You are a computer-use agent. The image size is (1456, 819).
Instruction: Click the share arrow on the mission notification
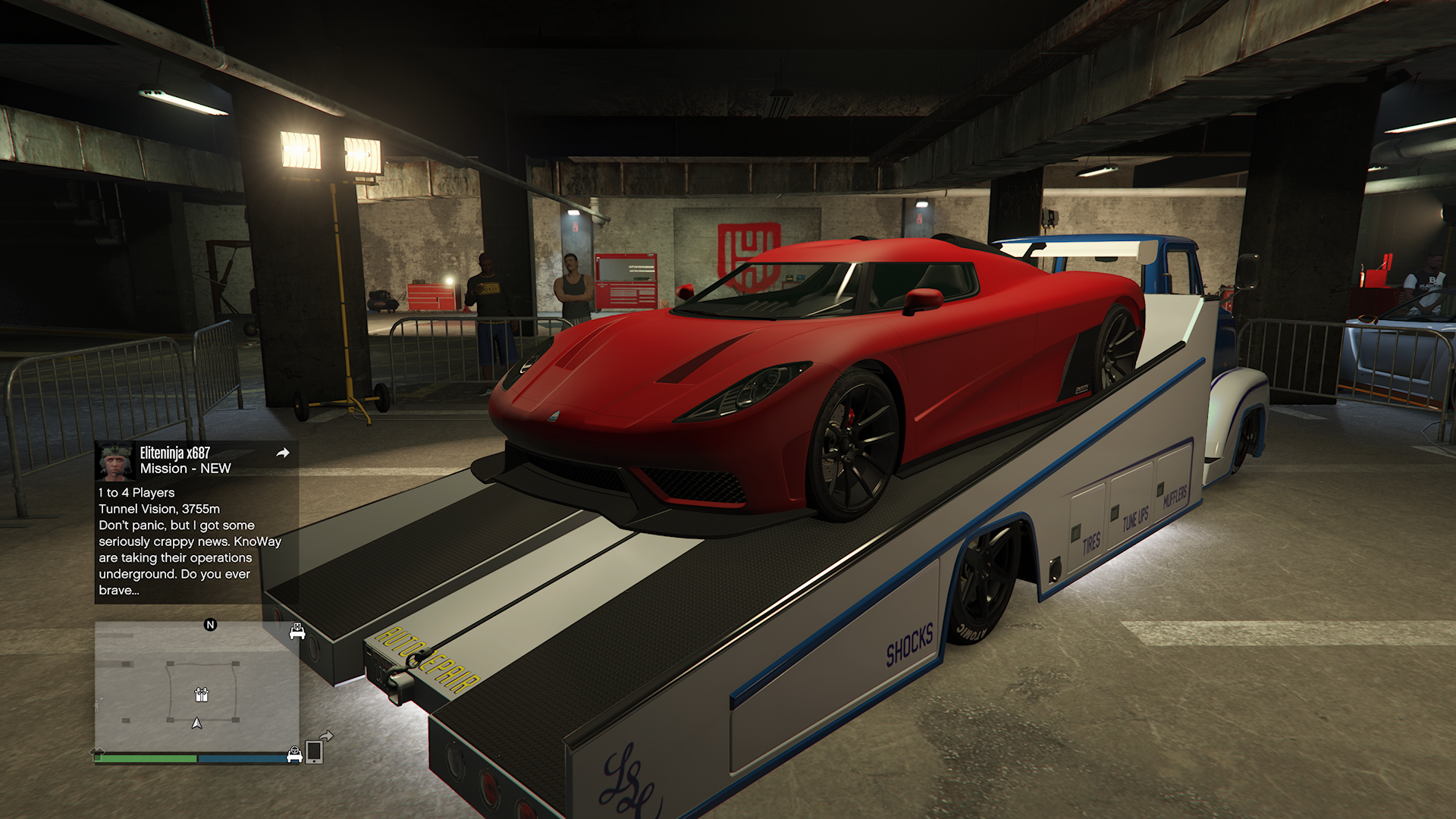[283, 453]
